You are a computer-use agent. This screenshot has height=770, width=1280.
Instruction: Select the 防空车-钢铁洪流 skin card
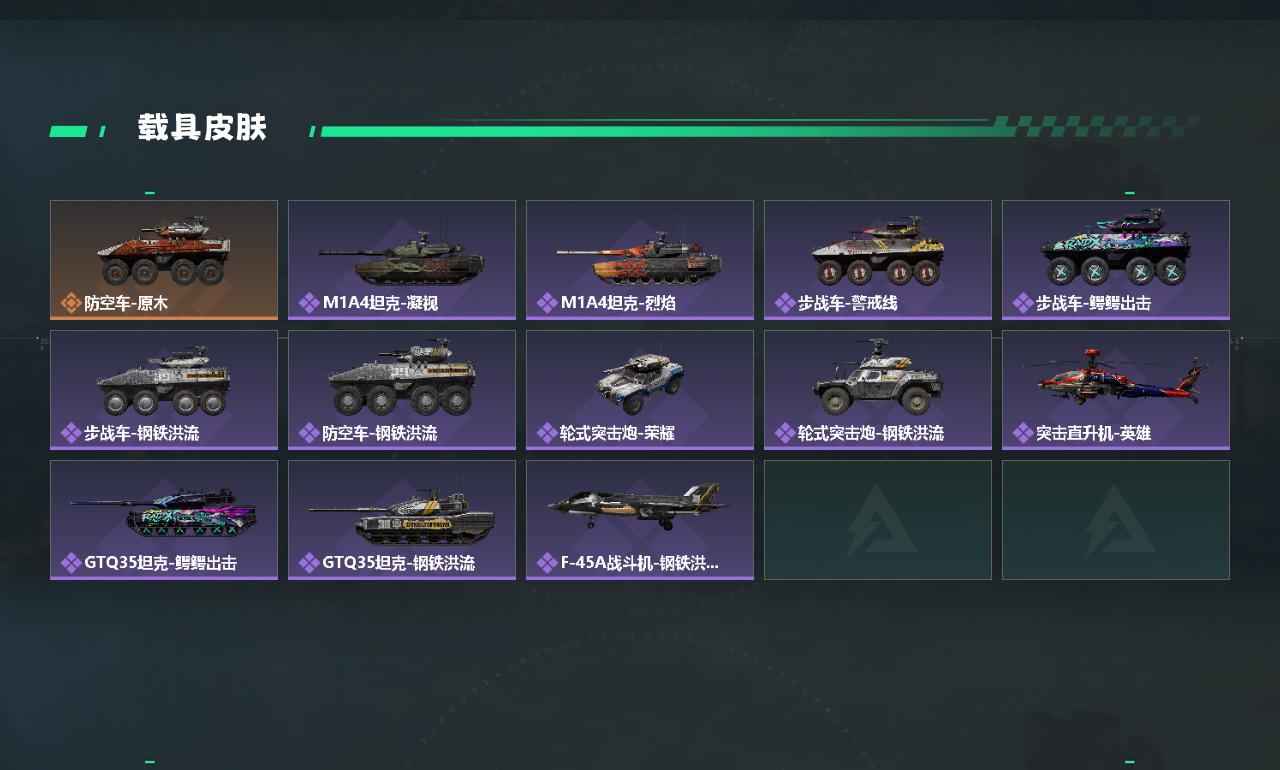[402, 390]
